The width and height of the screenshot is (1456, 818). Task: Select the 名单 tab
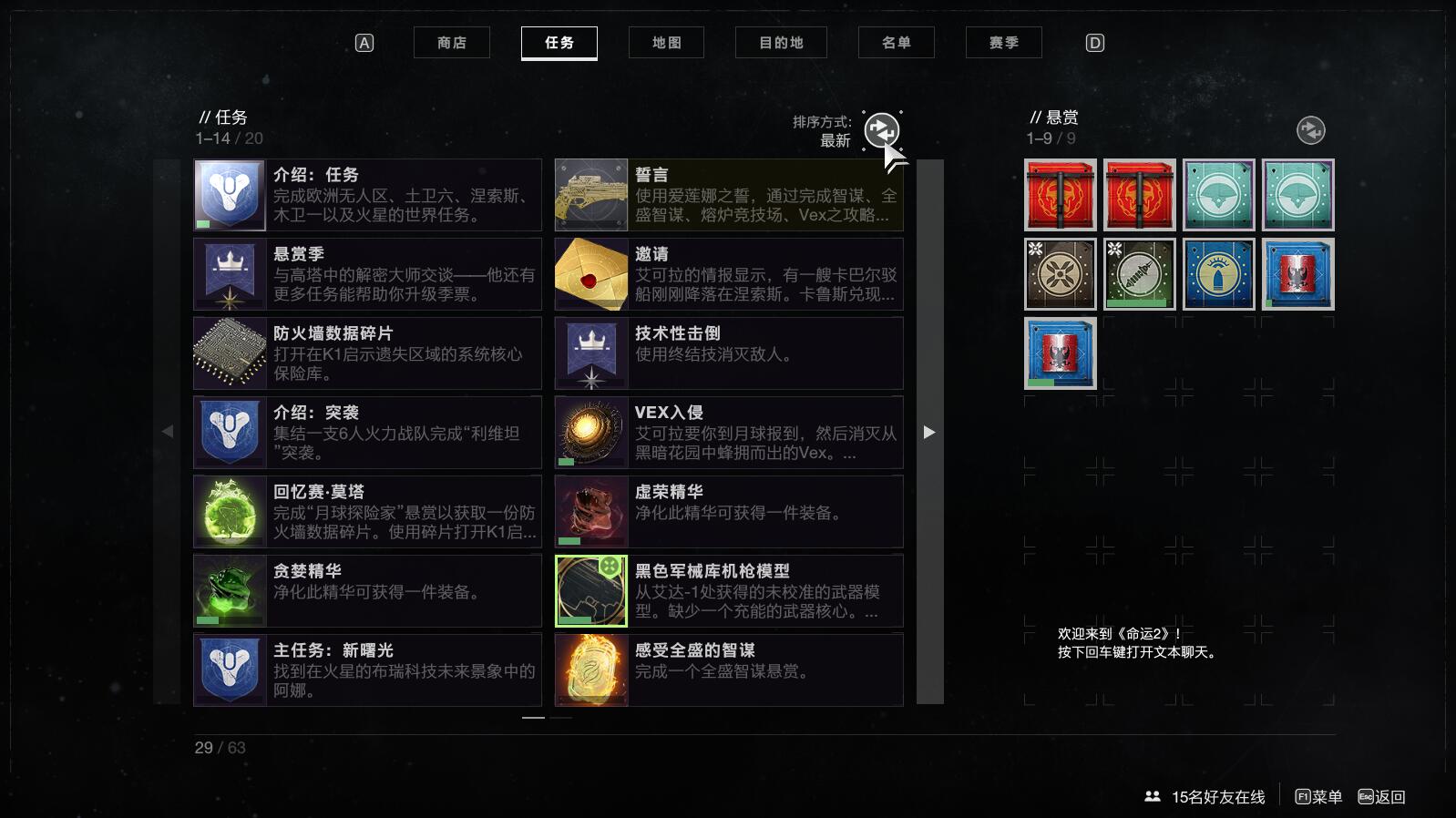pyautogui.click(x=896, y=43)
